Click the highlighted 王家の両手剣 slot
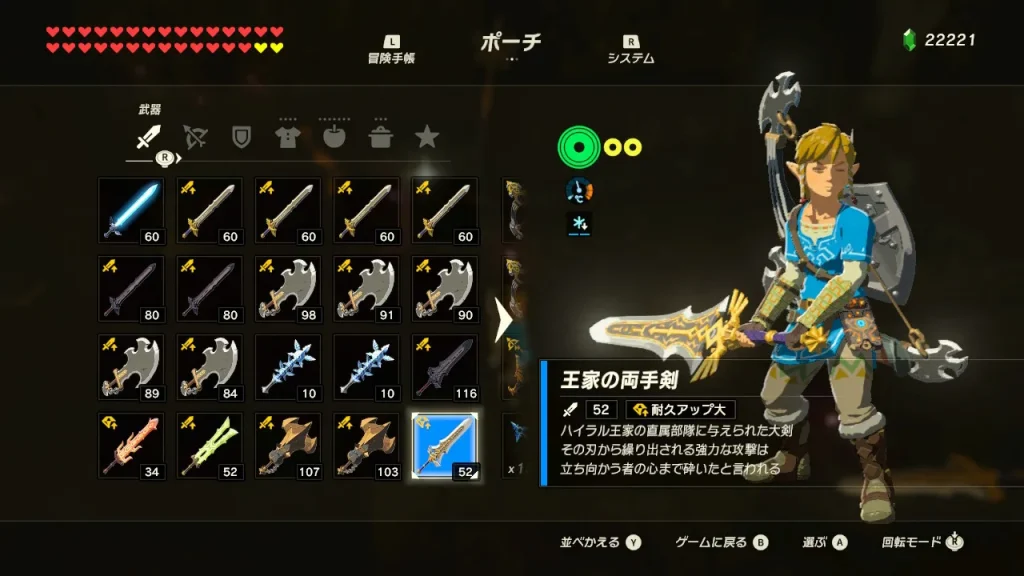1024x576 pixels. tap(444, 444)
